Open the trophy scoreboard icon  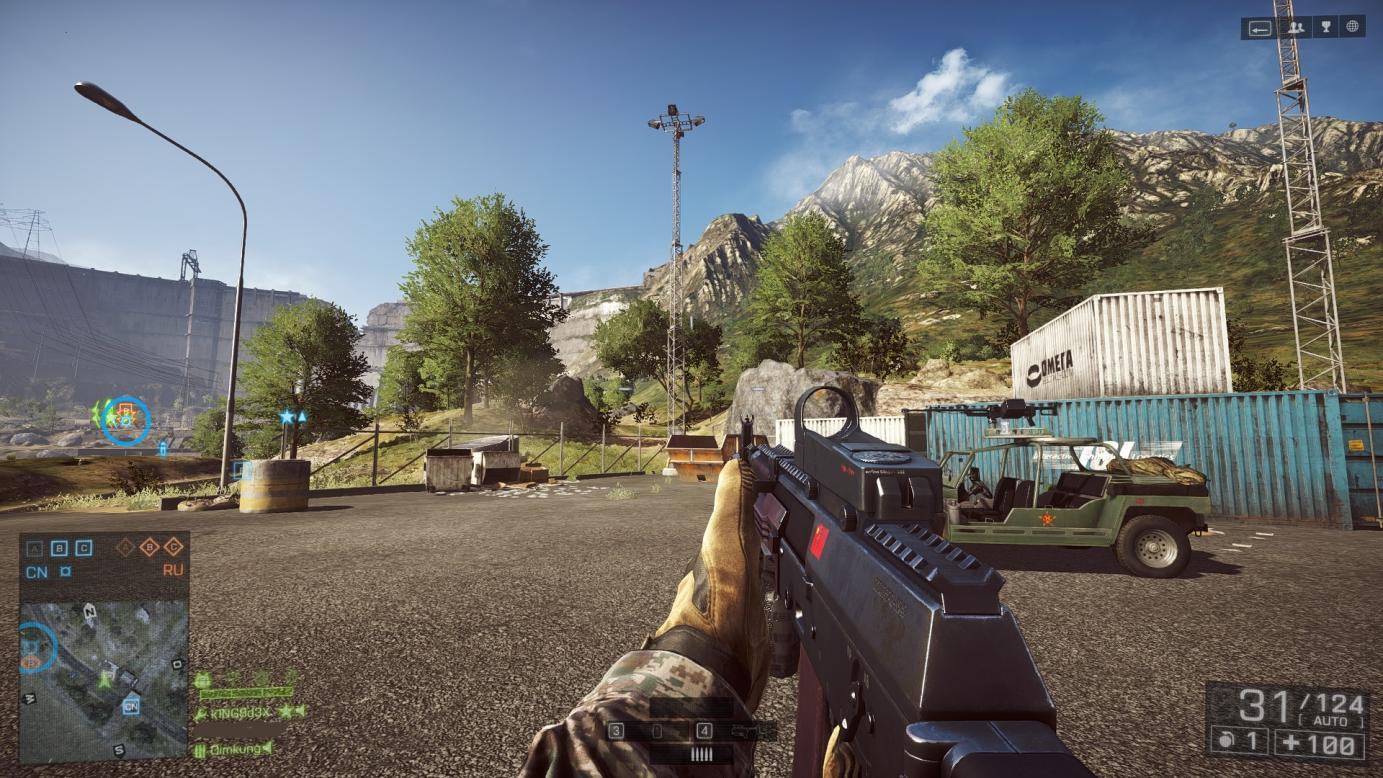click(1325, 27)
